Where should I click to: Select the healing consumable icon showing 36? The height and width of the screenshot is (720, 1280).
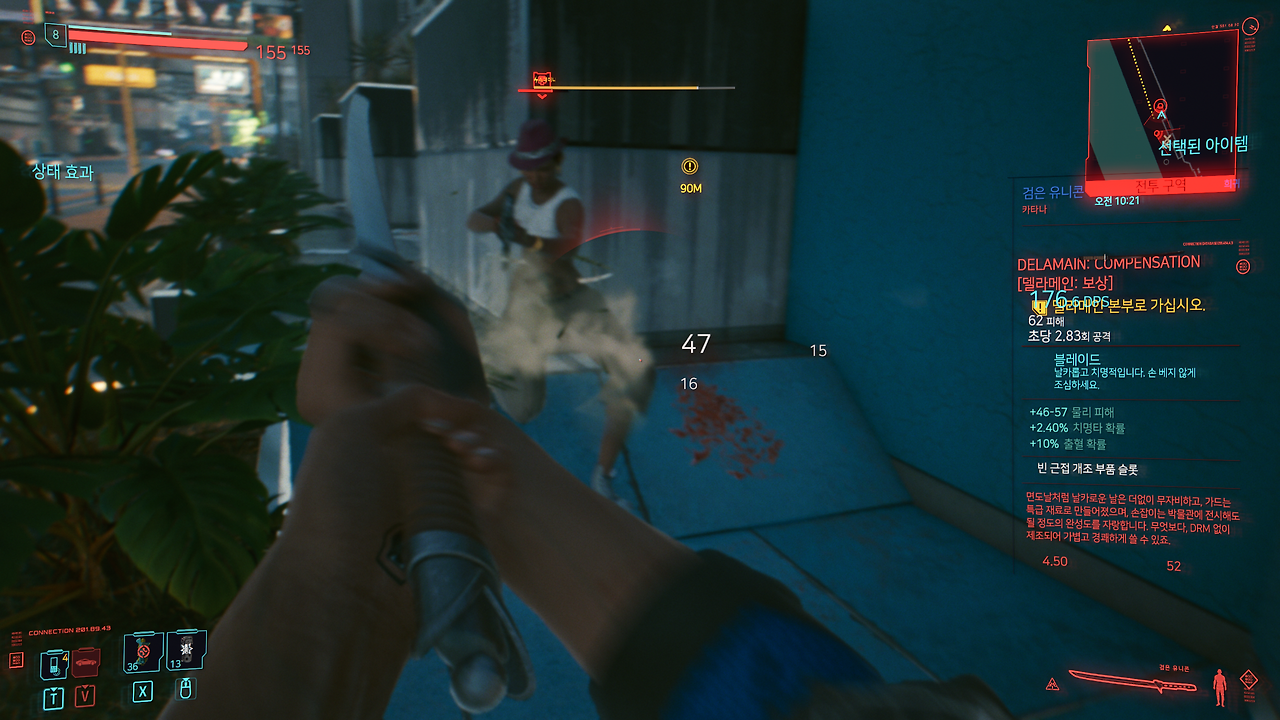pyautogui.click(x=143, y=655)
